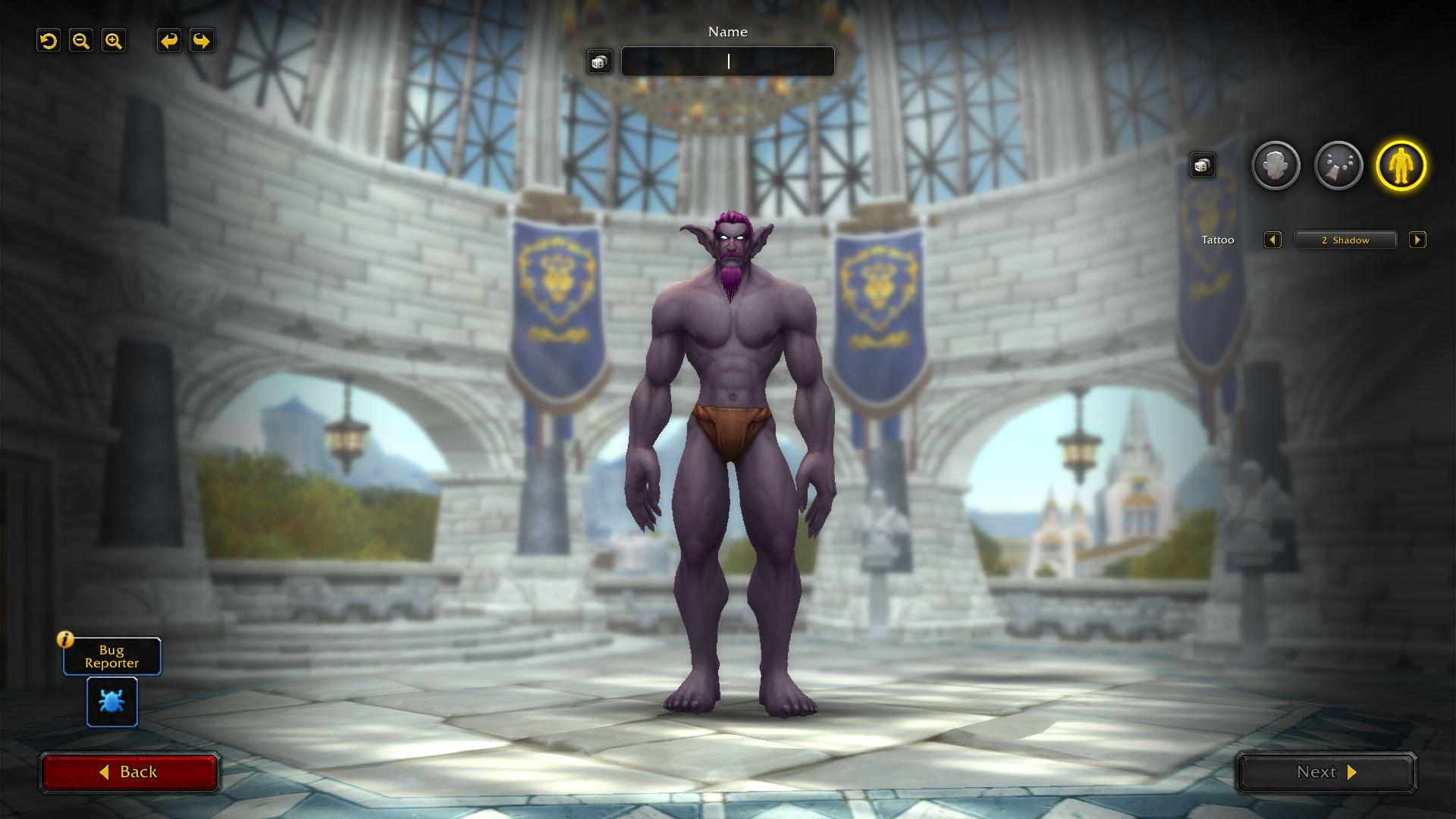Rotate the character right with the arrow
Screen dimensions: 1456x819
coord(202,41)
